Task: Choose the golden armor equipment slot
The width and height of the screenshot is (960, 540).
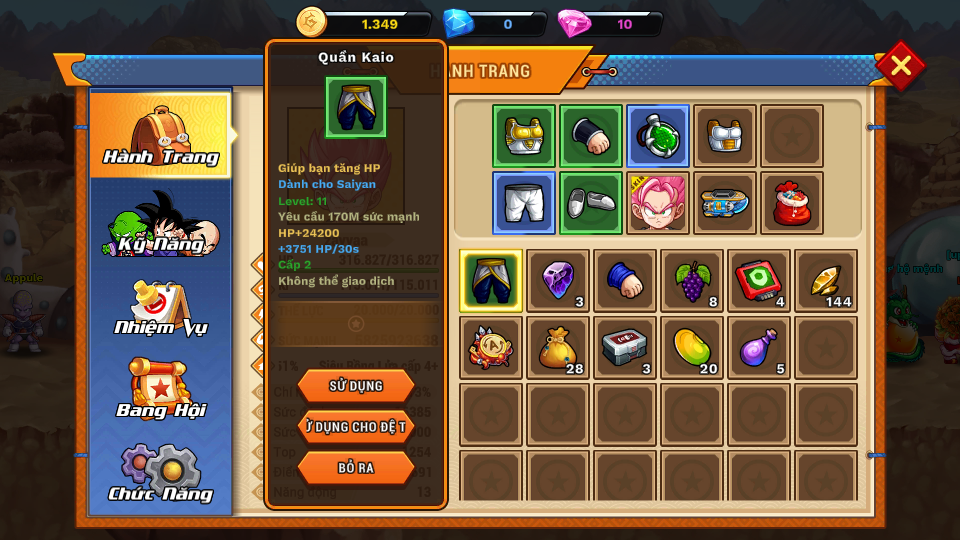Action: point(523,136)
